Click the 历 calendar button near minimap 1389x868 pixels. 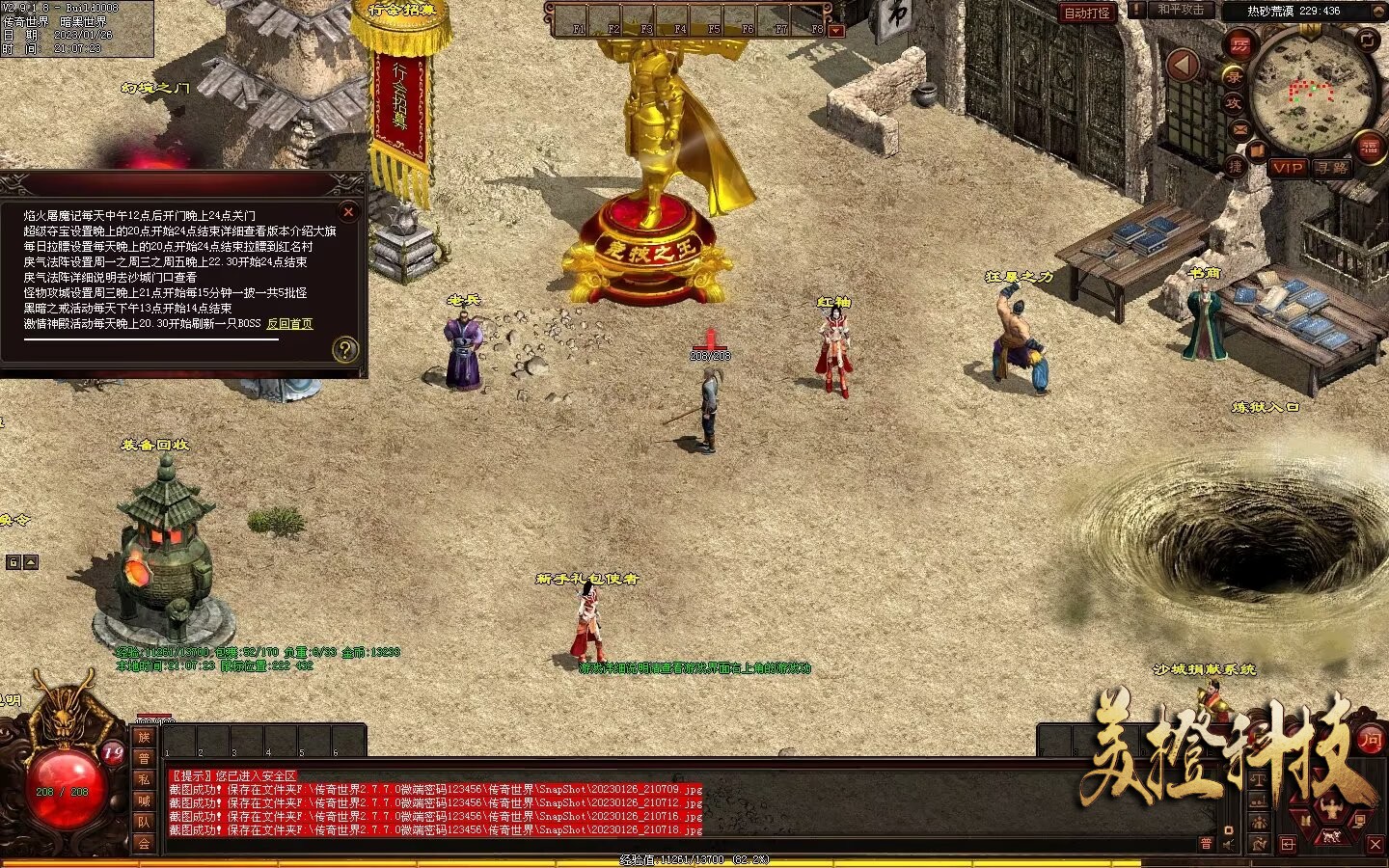[1240, 45]
